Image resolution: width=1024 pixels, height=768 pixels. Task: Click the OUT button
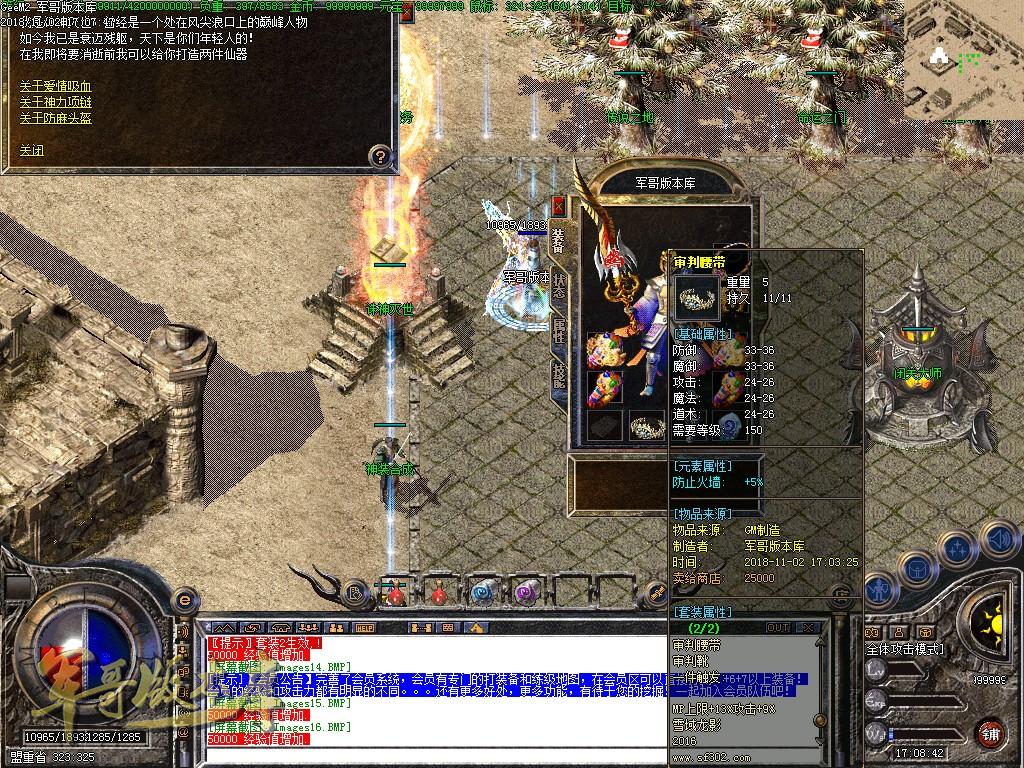777,627
